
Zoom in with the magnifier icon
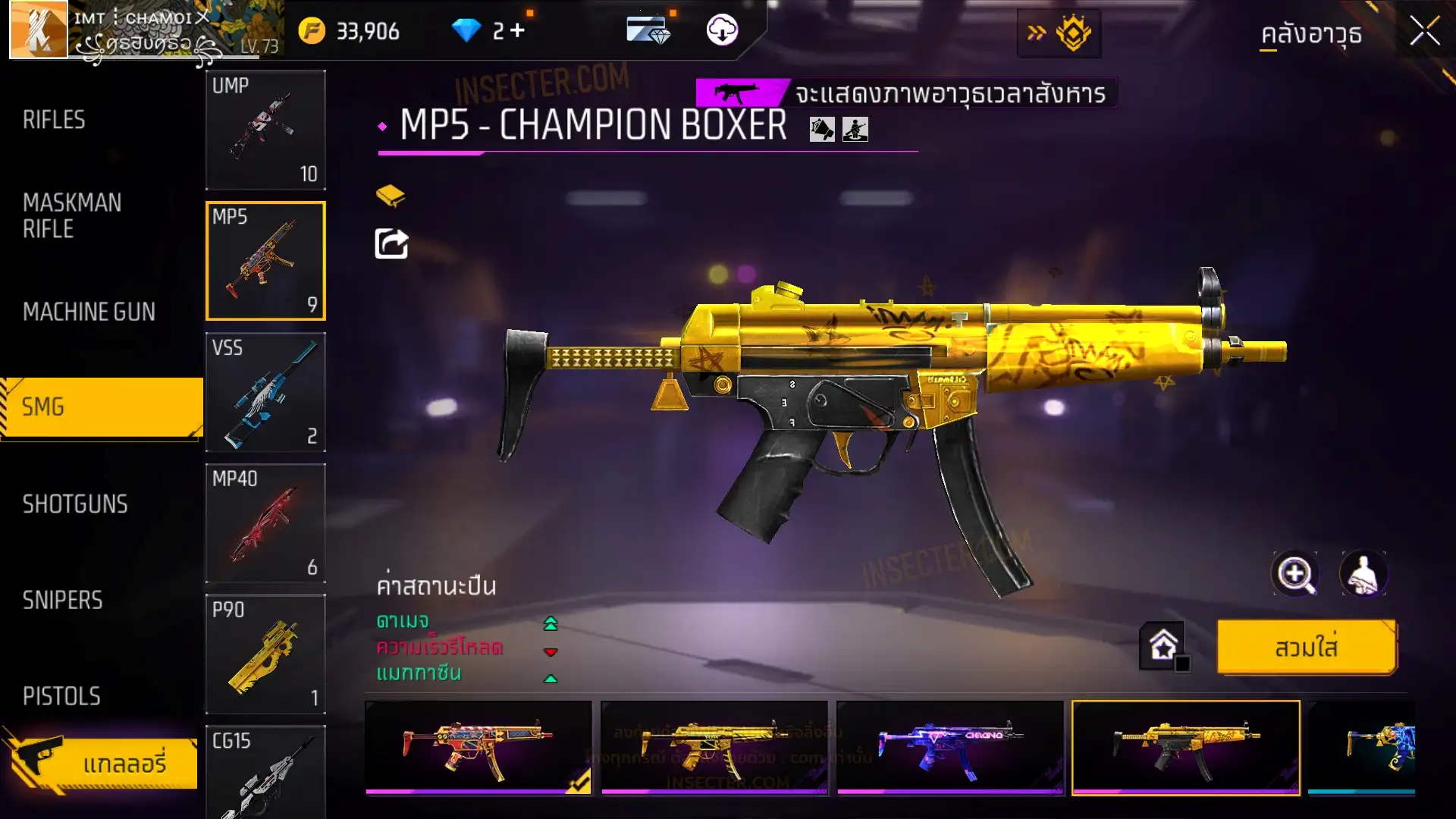pyautogui.click(x=1294, y=574)
